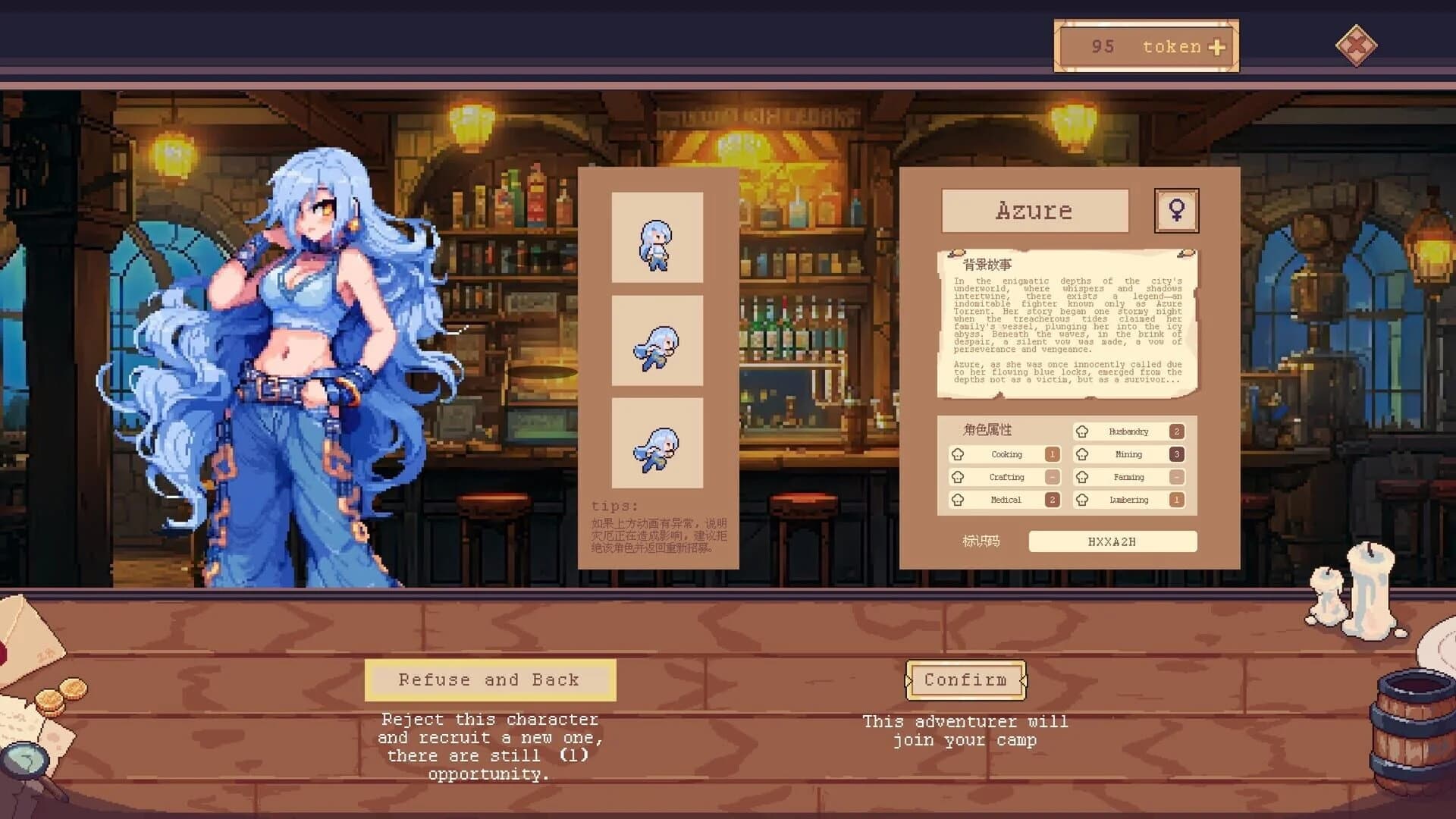Screen dimensions: 1456x819
Task: Click Refuse and Back to reject character
Action: tap(491, 679)
